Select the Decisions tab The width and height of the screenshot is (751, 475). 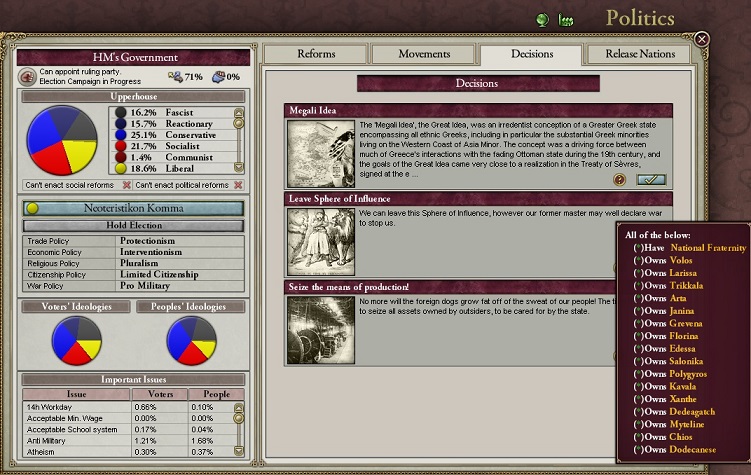pyautogui.click(x=531, y=54)
